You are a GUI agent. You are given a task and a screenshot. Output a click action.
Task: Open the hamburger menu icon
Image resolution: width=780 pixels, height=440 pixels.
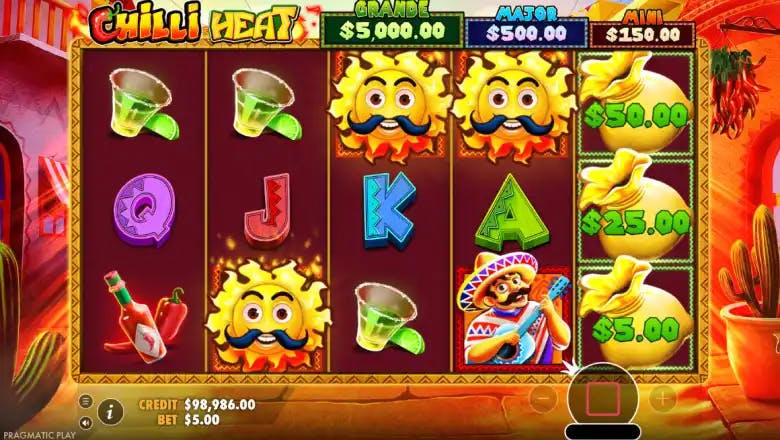click(85, 401)
